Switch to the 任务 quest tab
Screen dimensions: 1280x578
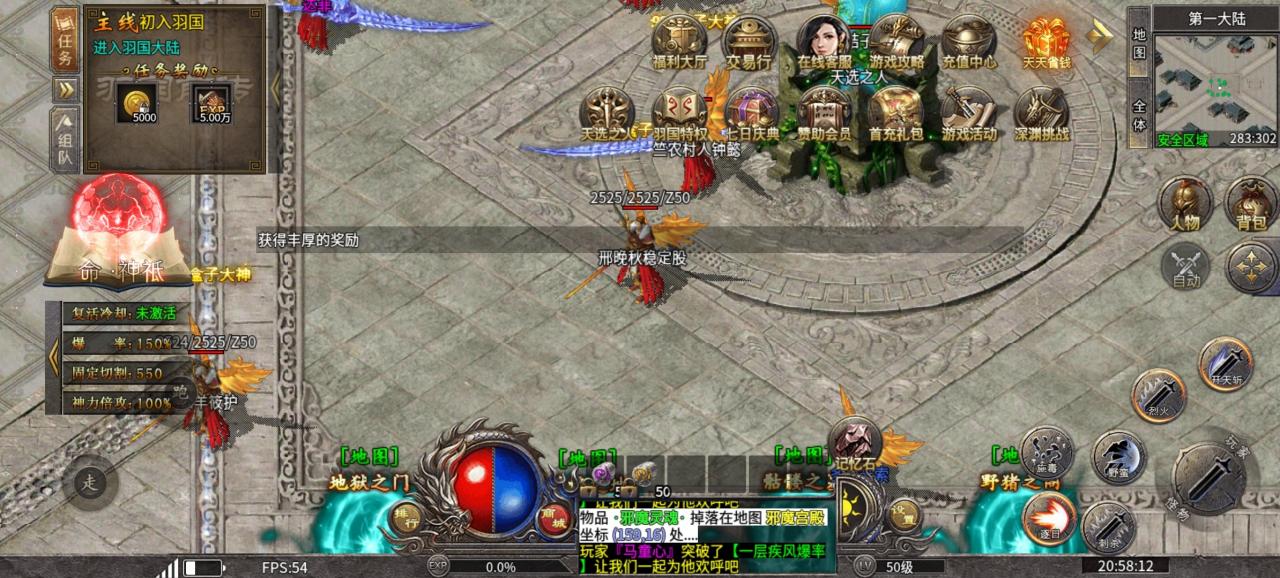(x=65, y=40)
